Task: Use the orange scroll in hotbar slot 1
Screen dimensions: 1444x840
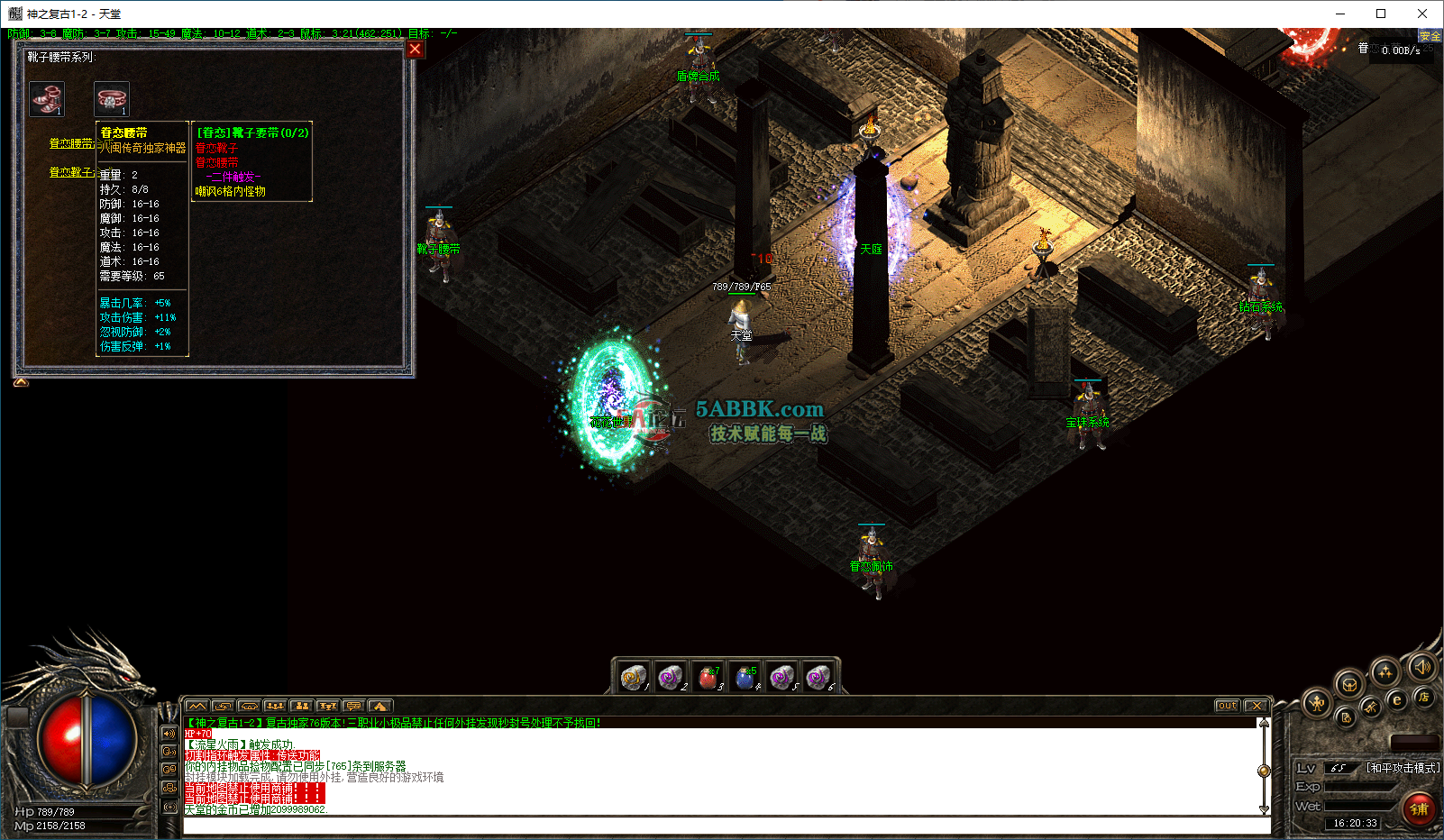Action: click(x=634, y=676)
